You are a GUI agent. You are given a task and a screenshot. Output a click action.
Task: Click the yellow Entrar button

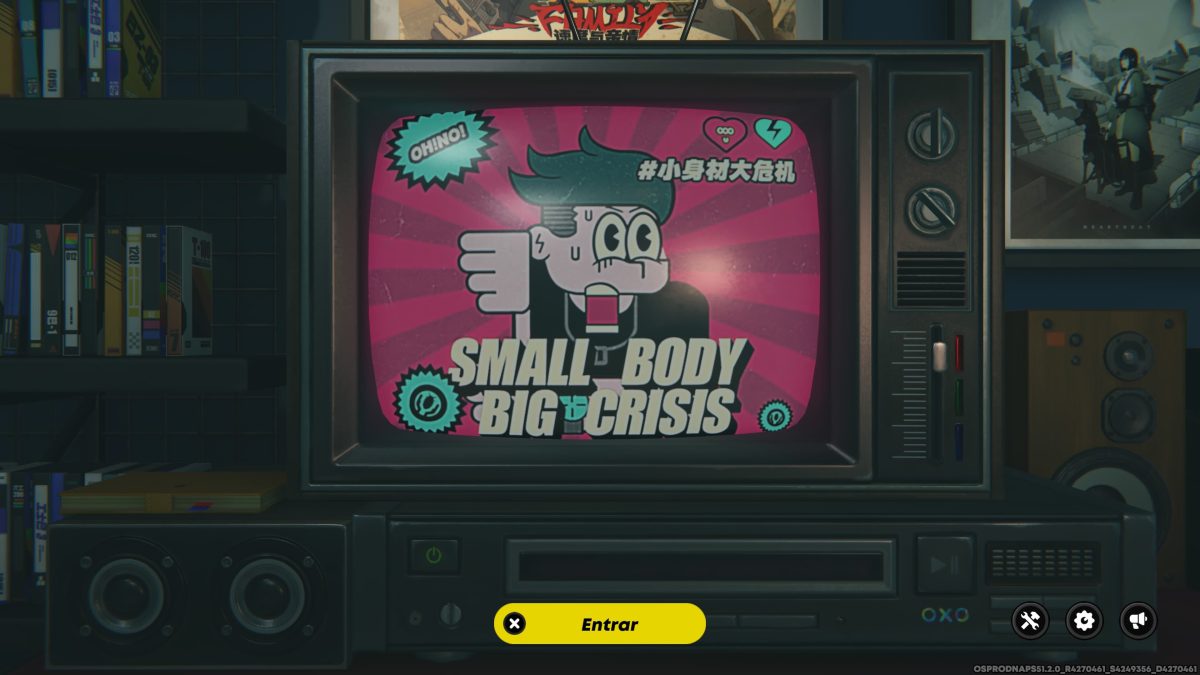pyautogui.click(x=600, y=624)
